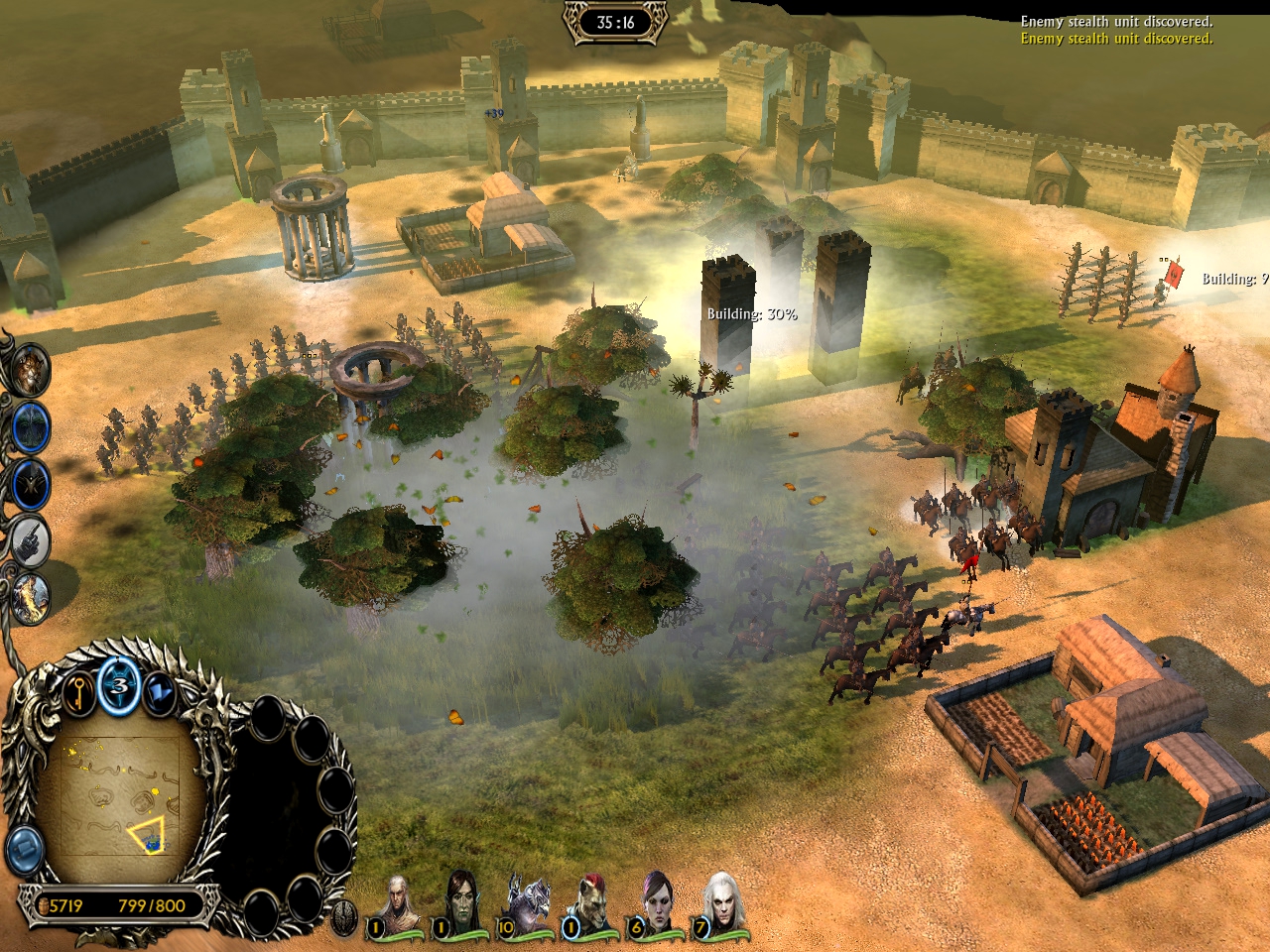
Task: Activate the fiery dragon power icon
Action: (30, 598)
